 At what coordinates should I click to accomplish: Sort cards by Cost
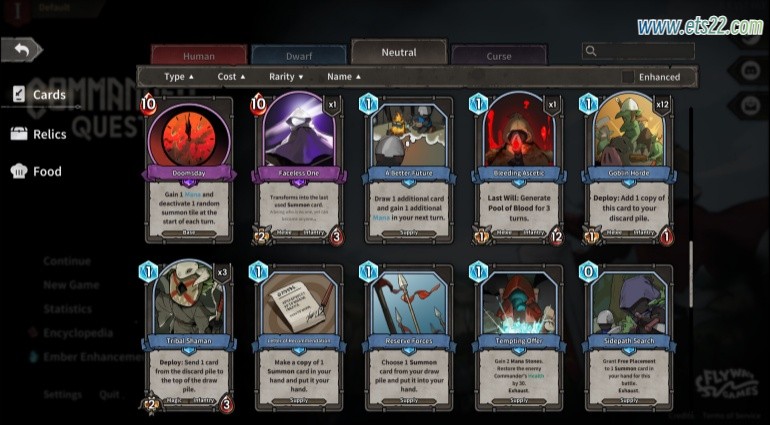coord(232,76)
